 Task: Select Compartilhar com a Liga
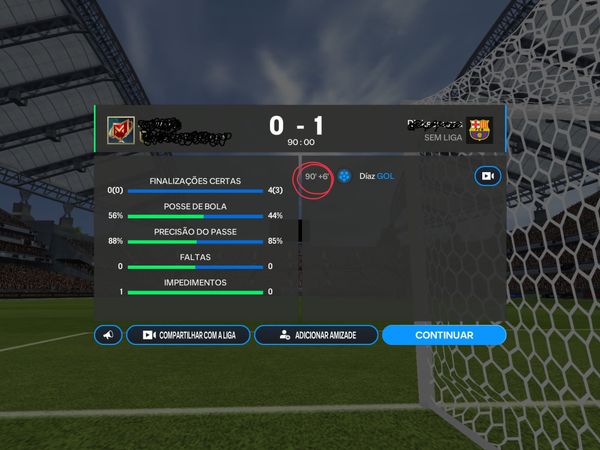[x=187, y=335]
